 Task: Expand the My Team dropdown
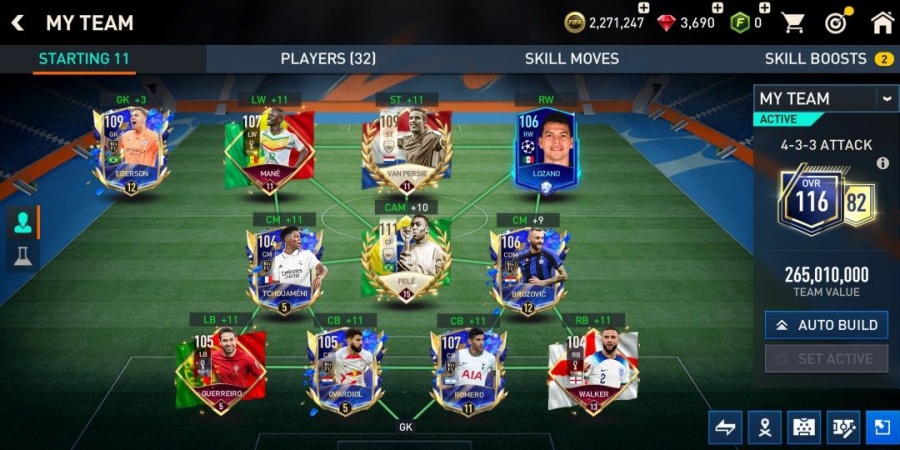[886, 98]
